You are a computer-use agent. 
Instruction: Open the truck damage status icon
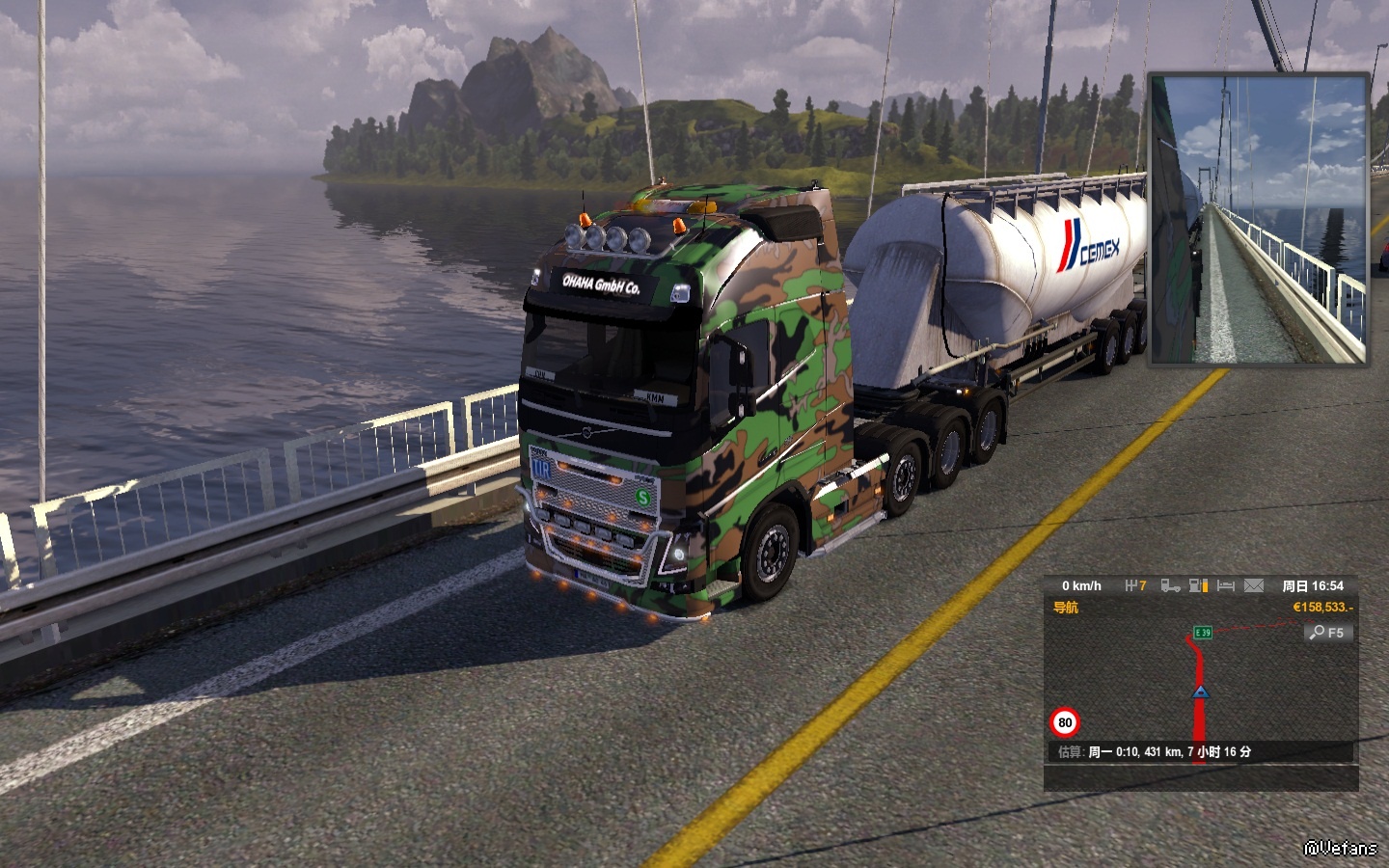(1170, 585)
